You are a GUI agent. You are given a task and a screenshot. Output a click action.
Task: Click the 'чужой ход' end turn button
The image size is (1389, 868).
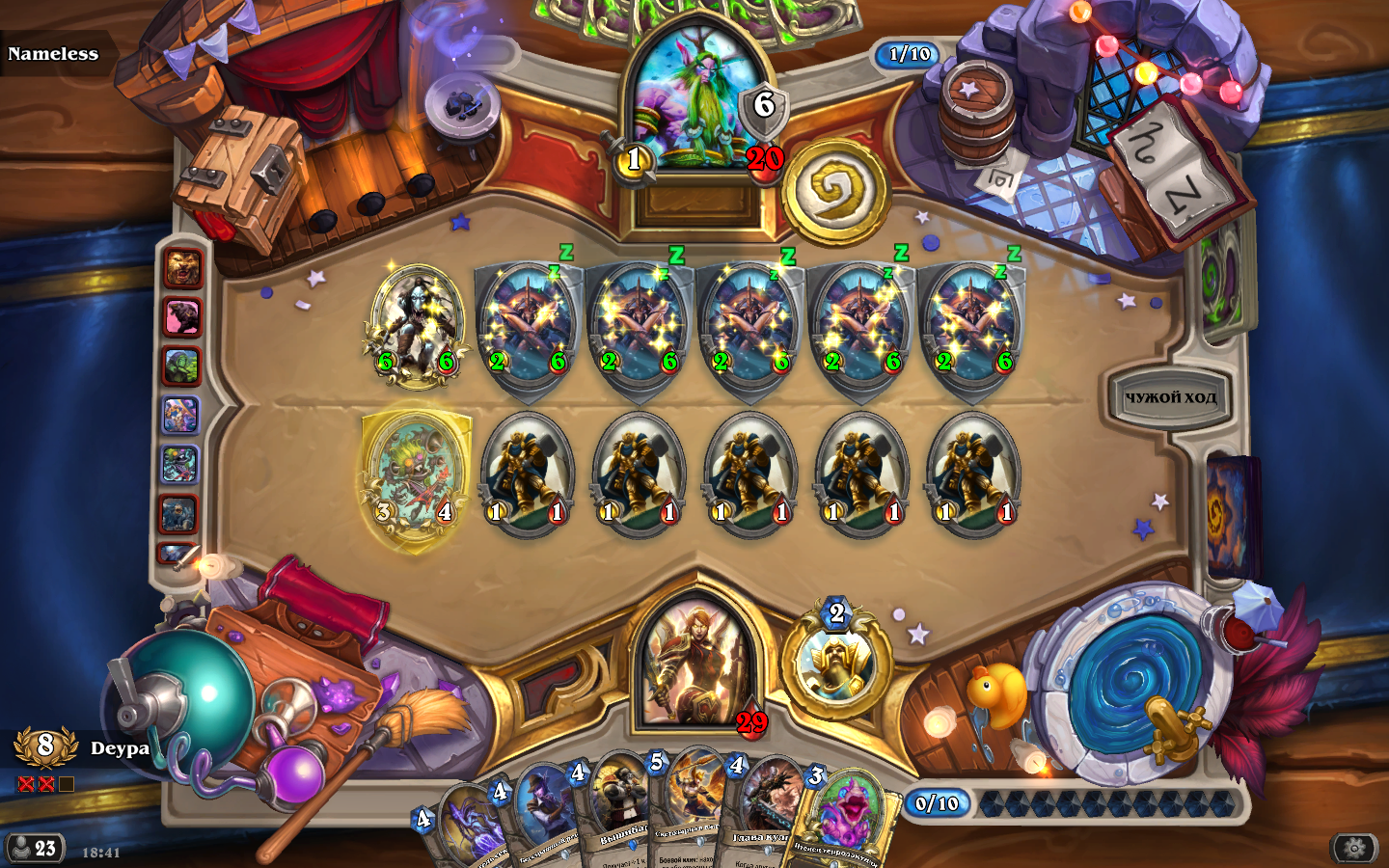[x=1170, y=396]
